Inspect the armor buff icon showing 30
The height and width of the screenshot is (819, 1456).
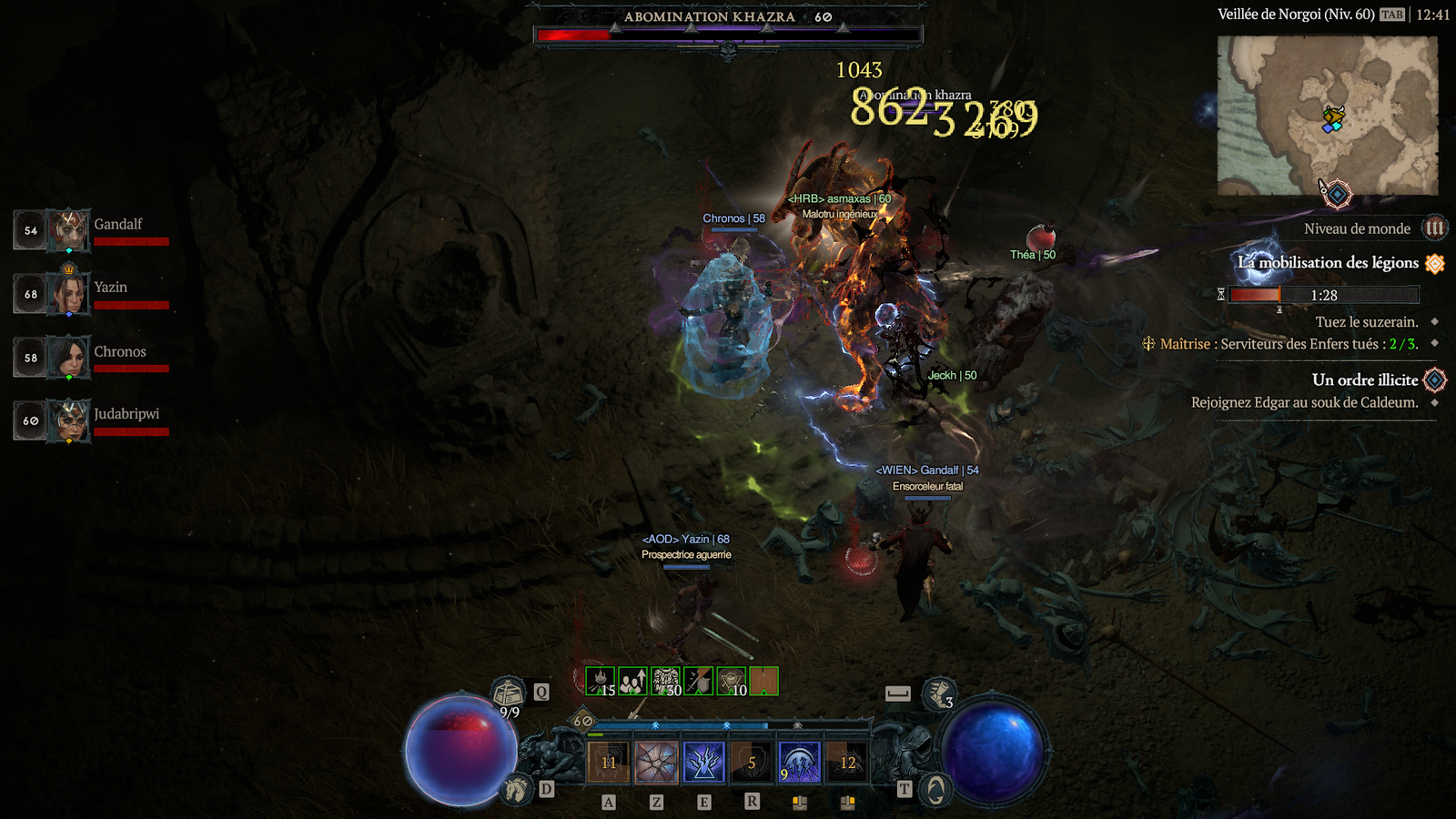pos(666,681)
